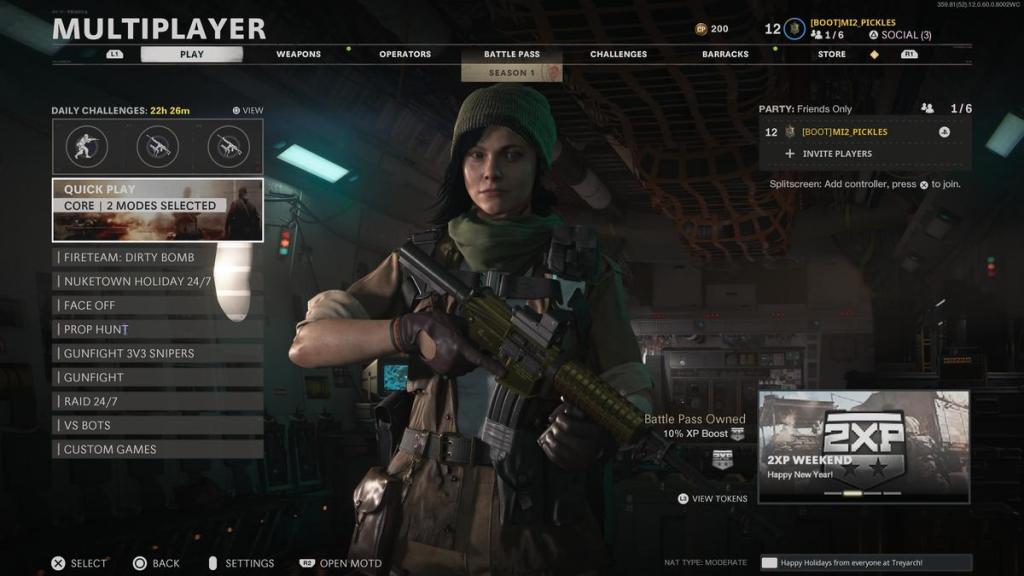Select the first daily challenge icon

pyautogui.click(x=87, y=146)
